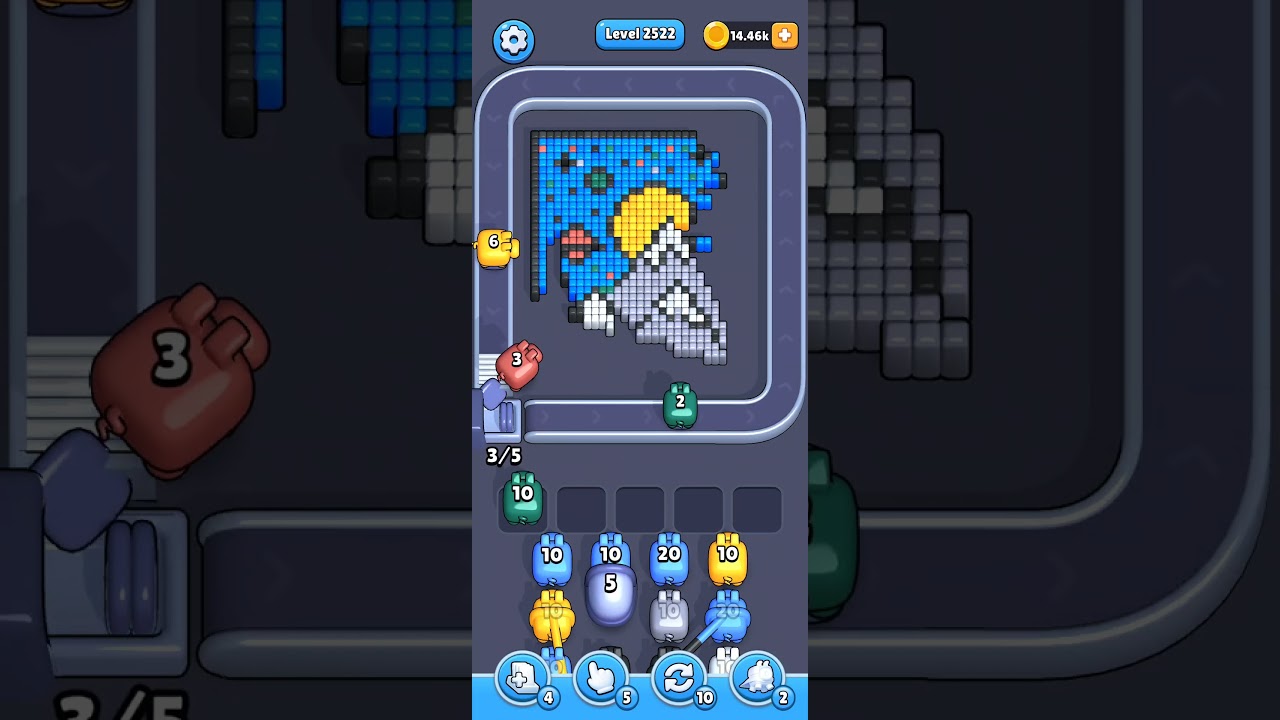Tap the gold coin icon
Screen dimensions: 1280x720
pos(718,35)
